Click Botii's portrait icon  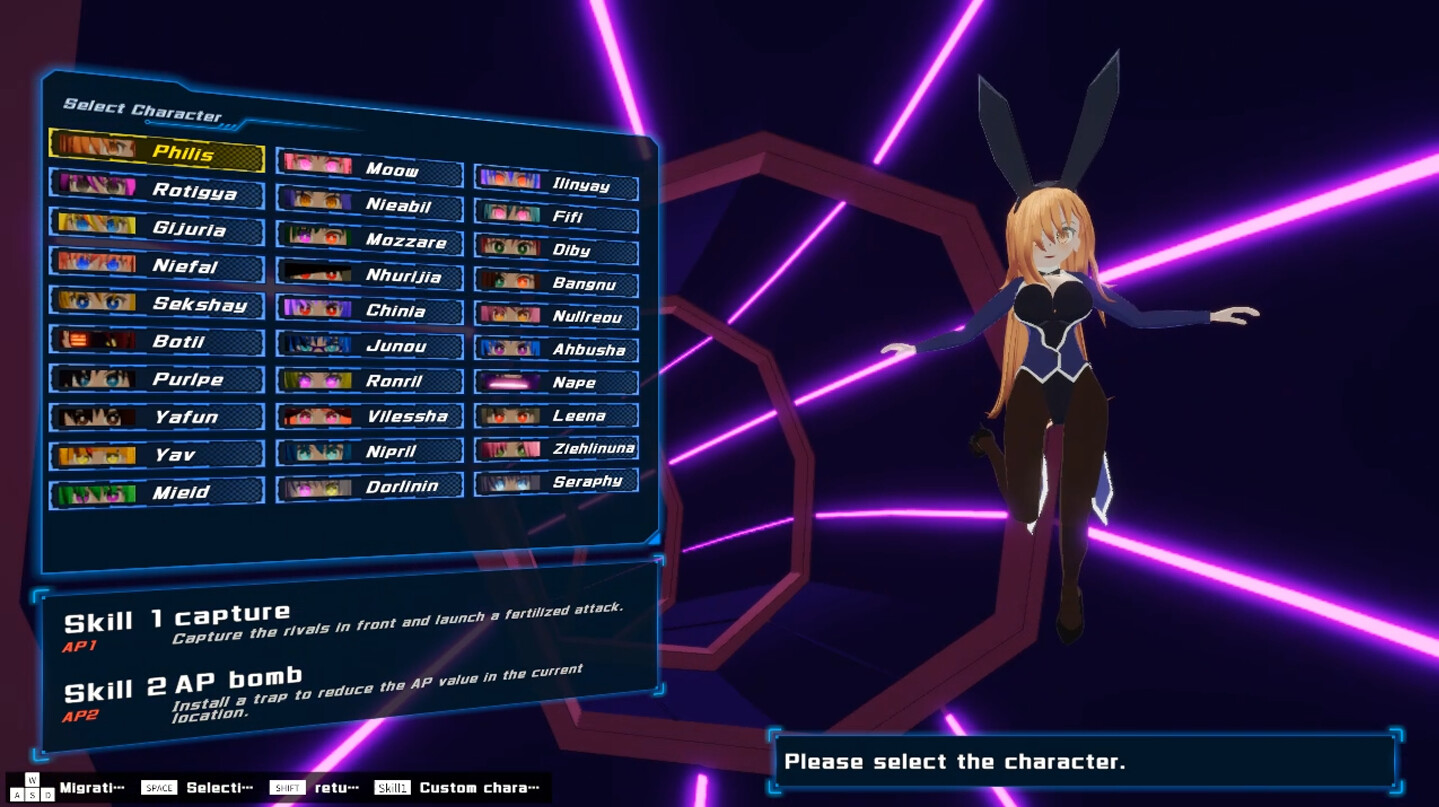95,341
